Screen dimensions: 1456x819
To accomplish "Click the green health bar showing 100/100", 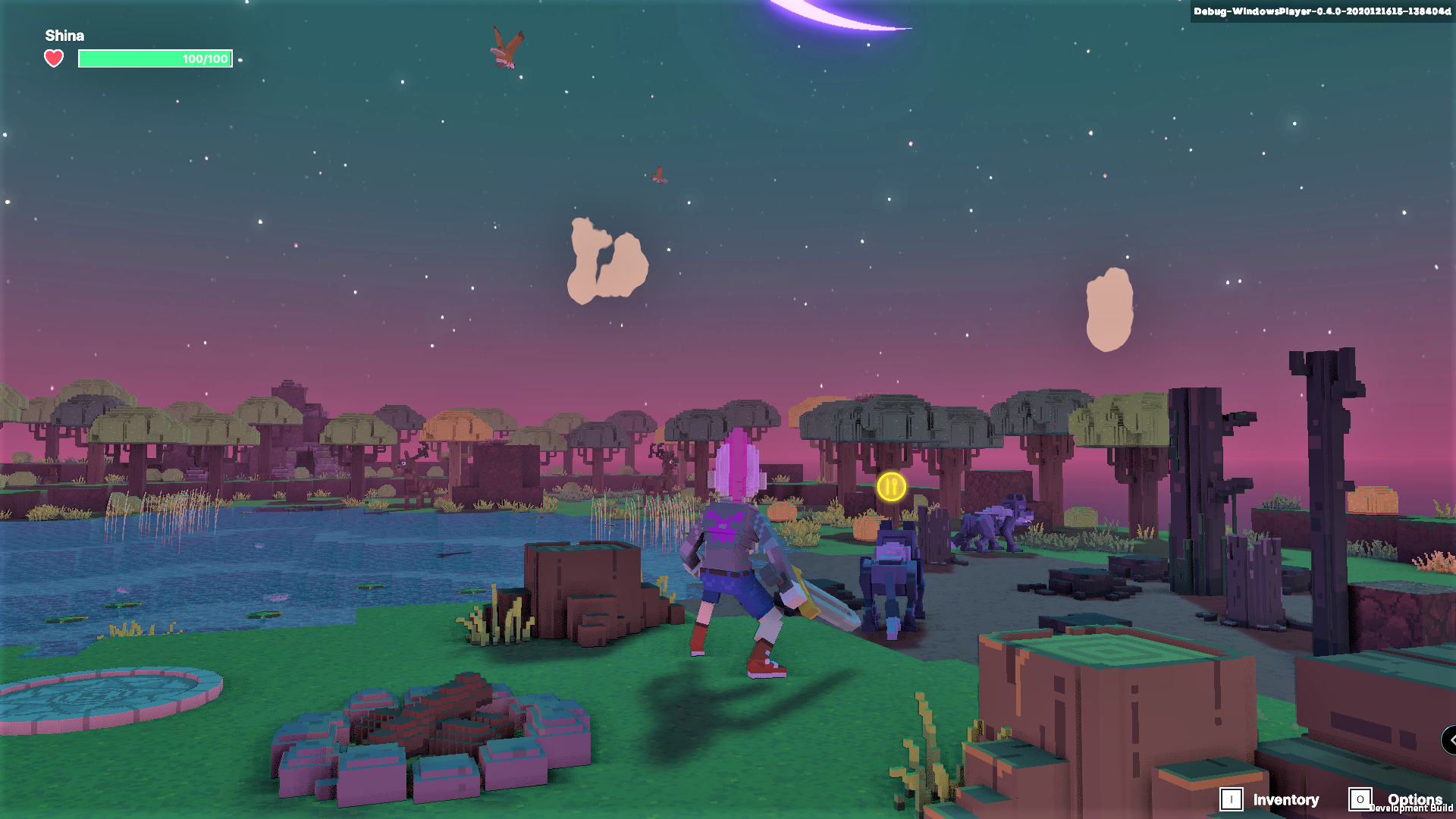I will point(155,58).
